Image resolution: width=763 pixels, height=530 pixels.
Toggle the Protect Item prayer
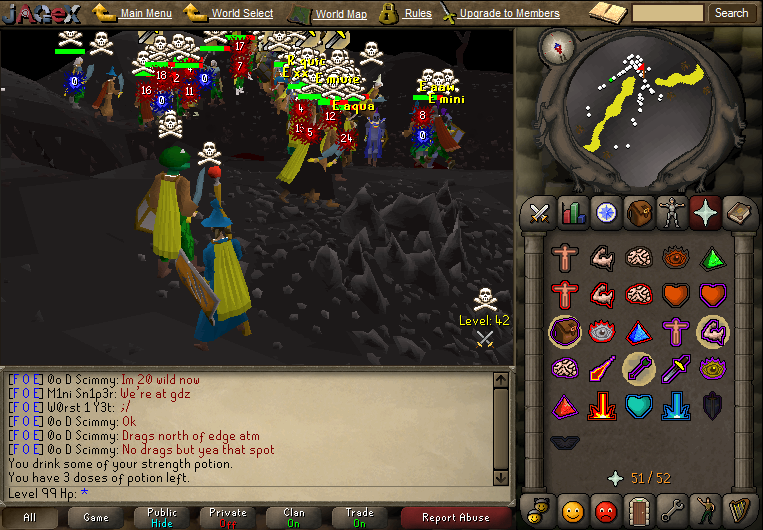click(x=565, y=331)
